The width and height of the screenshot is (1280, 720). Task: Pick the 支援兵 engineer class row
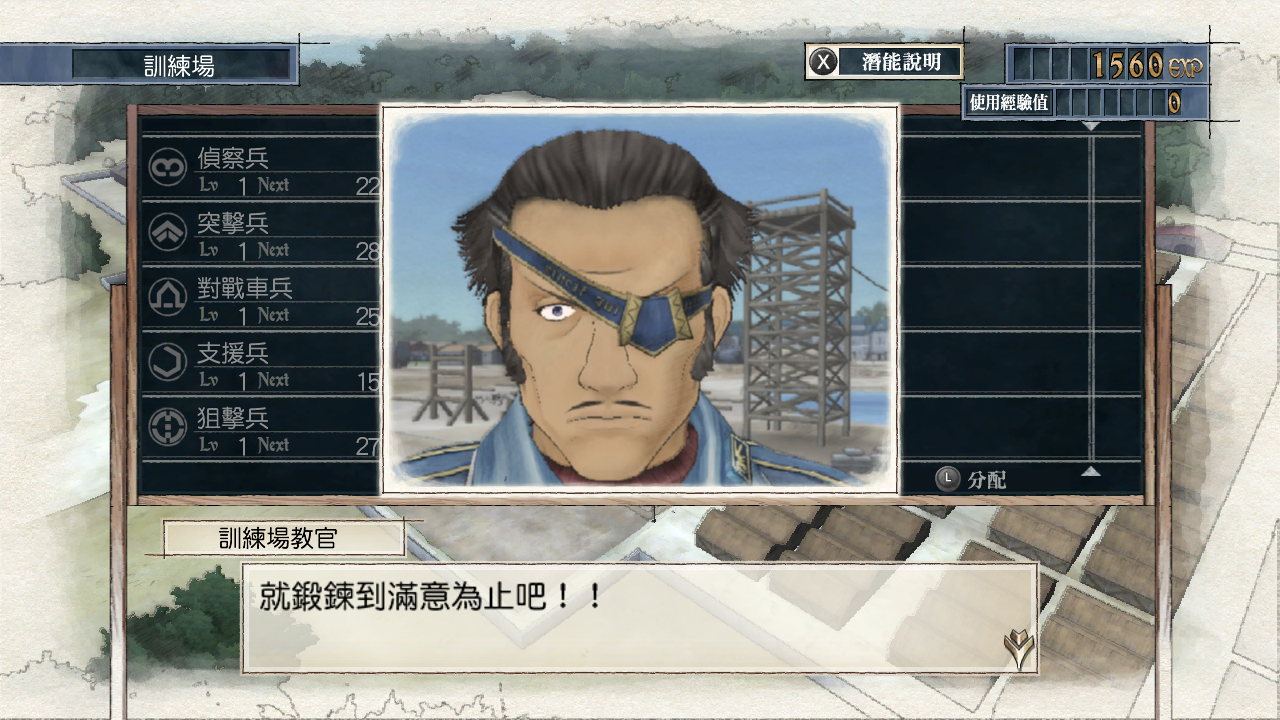262,363
